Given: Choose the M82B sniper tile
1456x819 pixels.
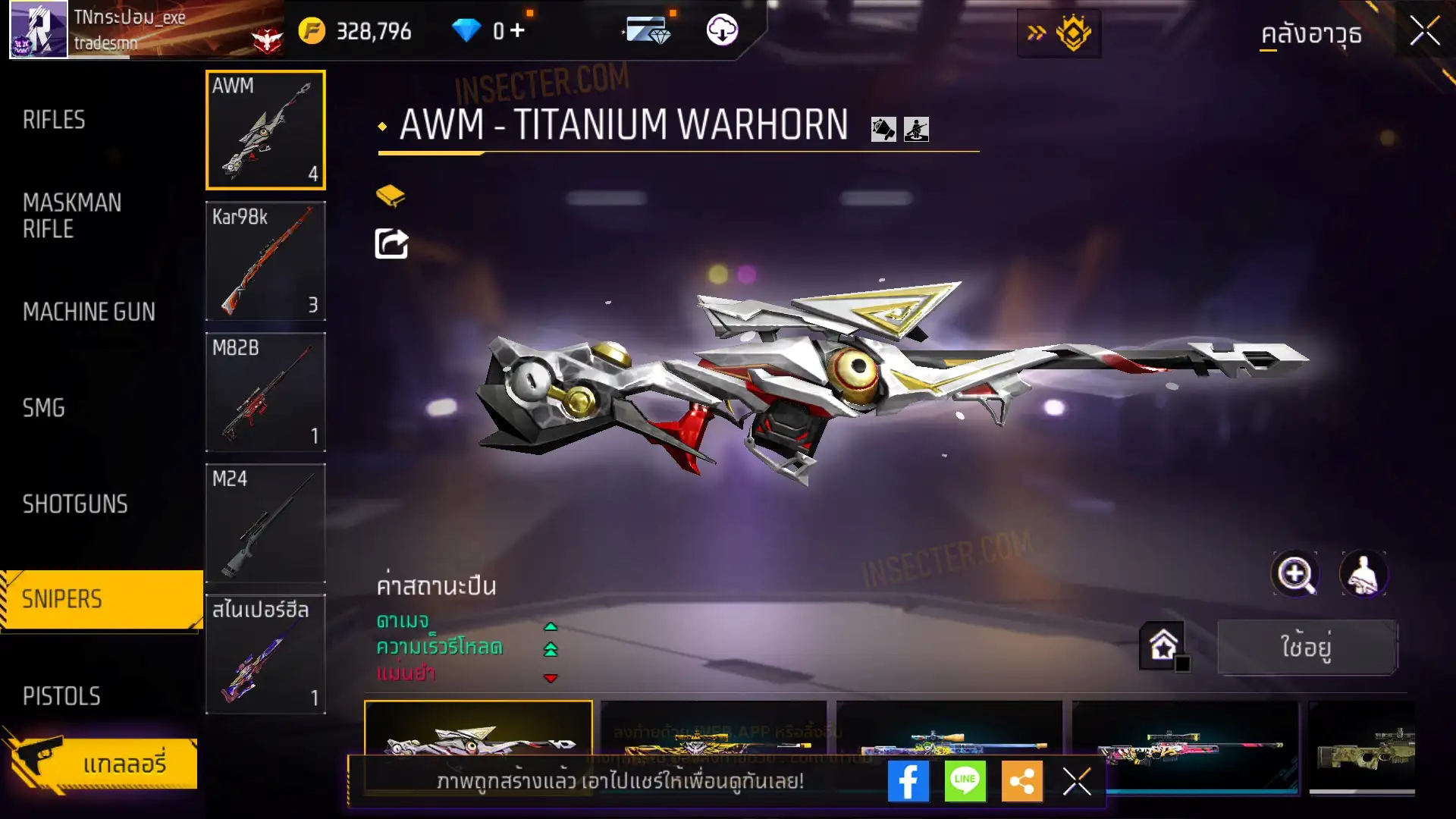Looking at the screenshot, I should [x=265, y=392].
